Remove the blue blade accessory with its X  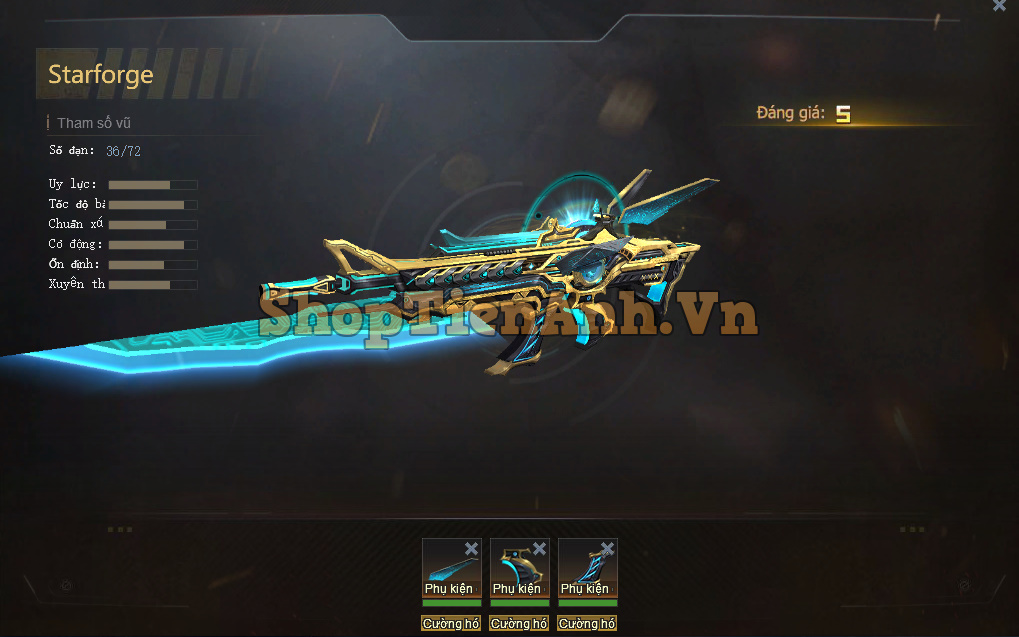(471, 549)
